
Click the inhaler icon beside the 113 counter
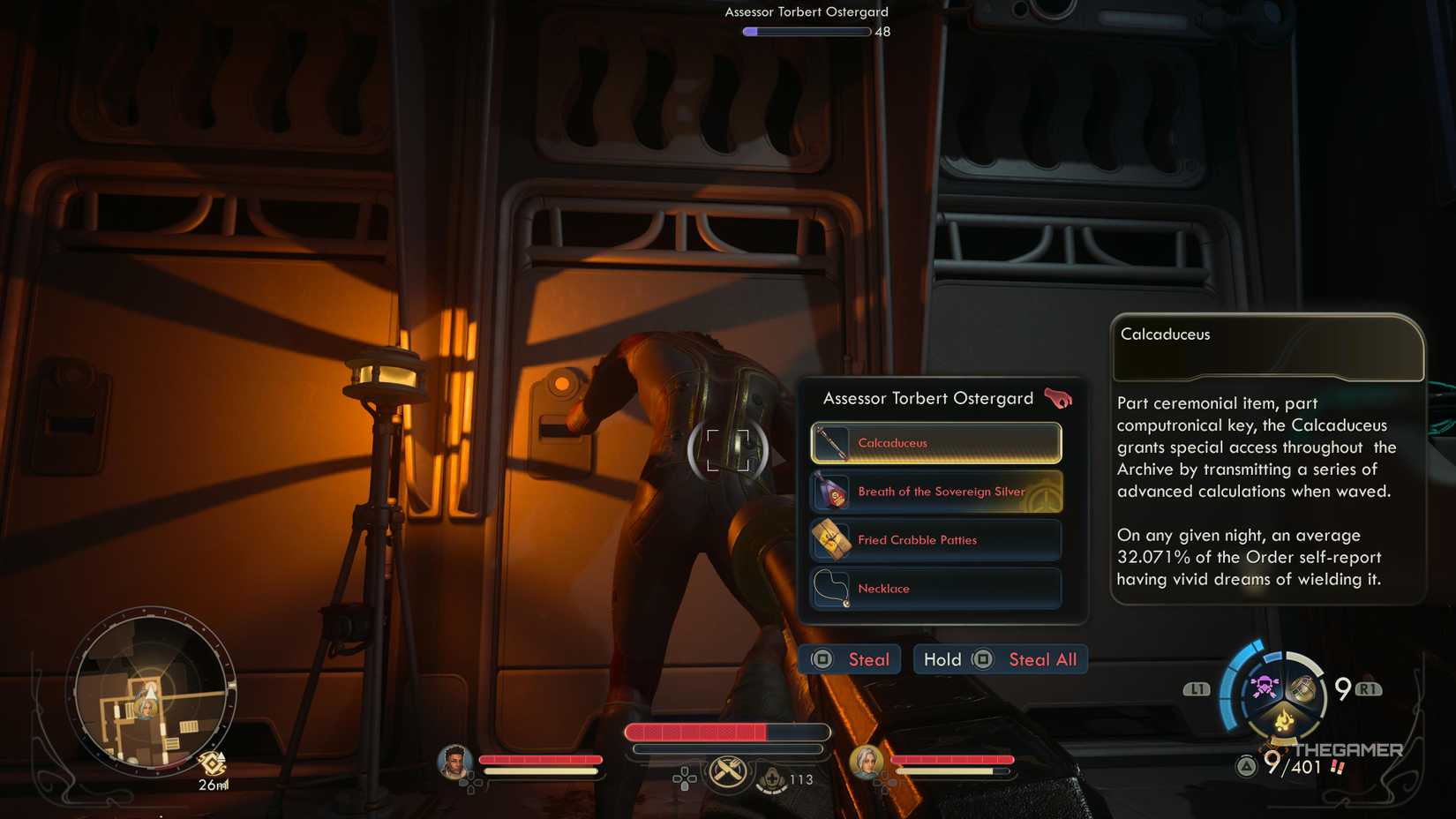click(770, 780)
